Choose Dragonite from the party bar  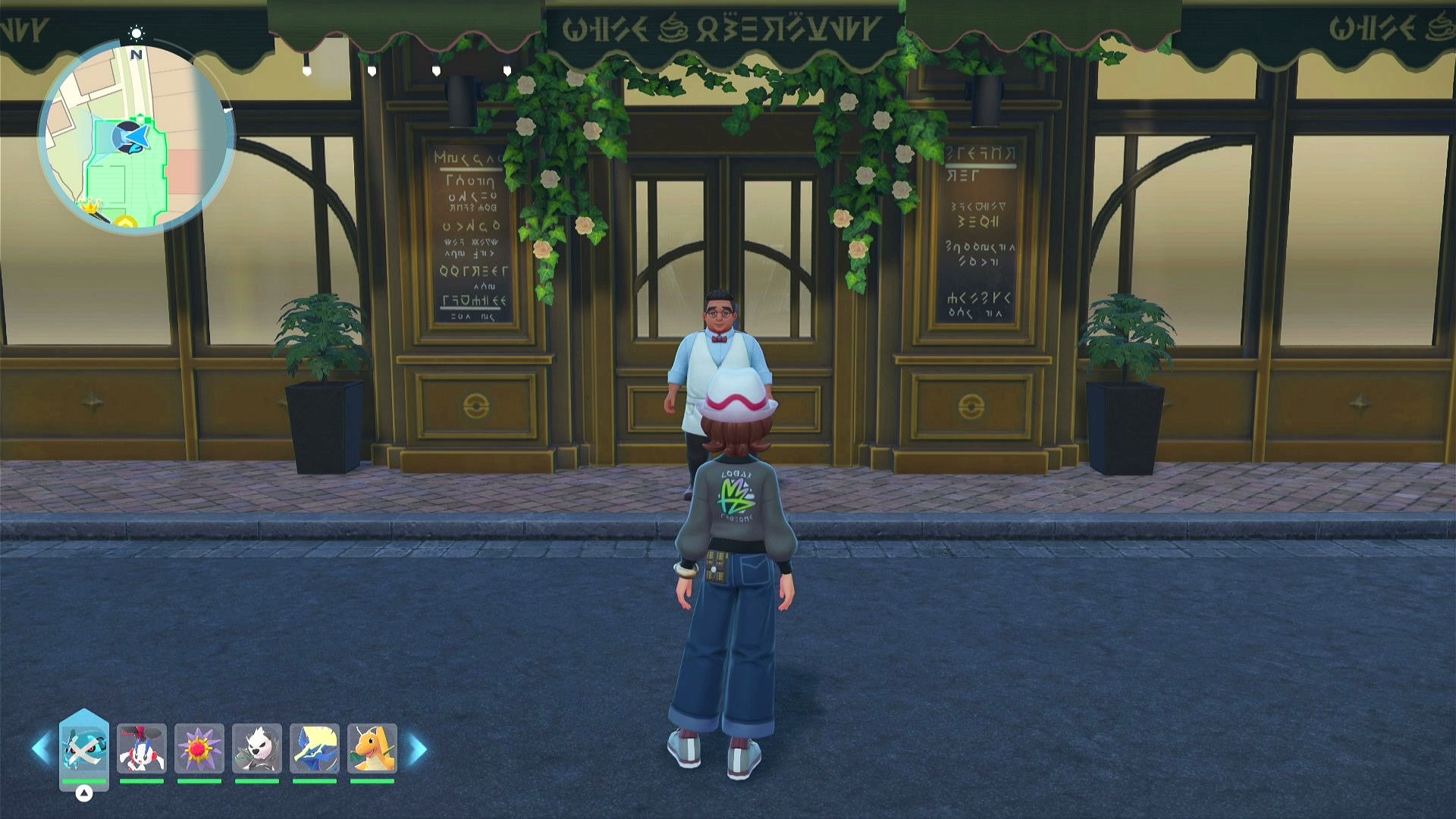coord(372,748)
